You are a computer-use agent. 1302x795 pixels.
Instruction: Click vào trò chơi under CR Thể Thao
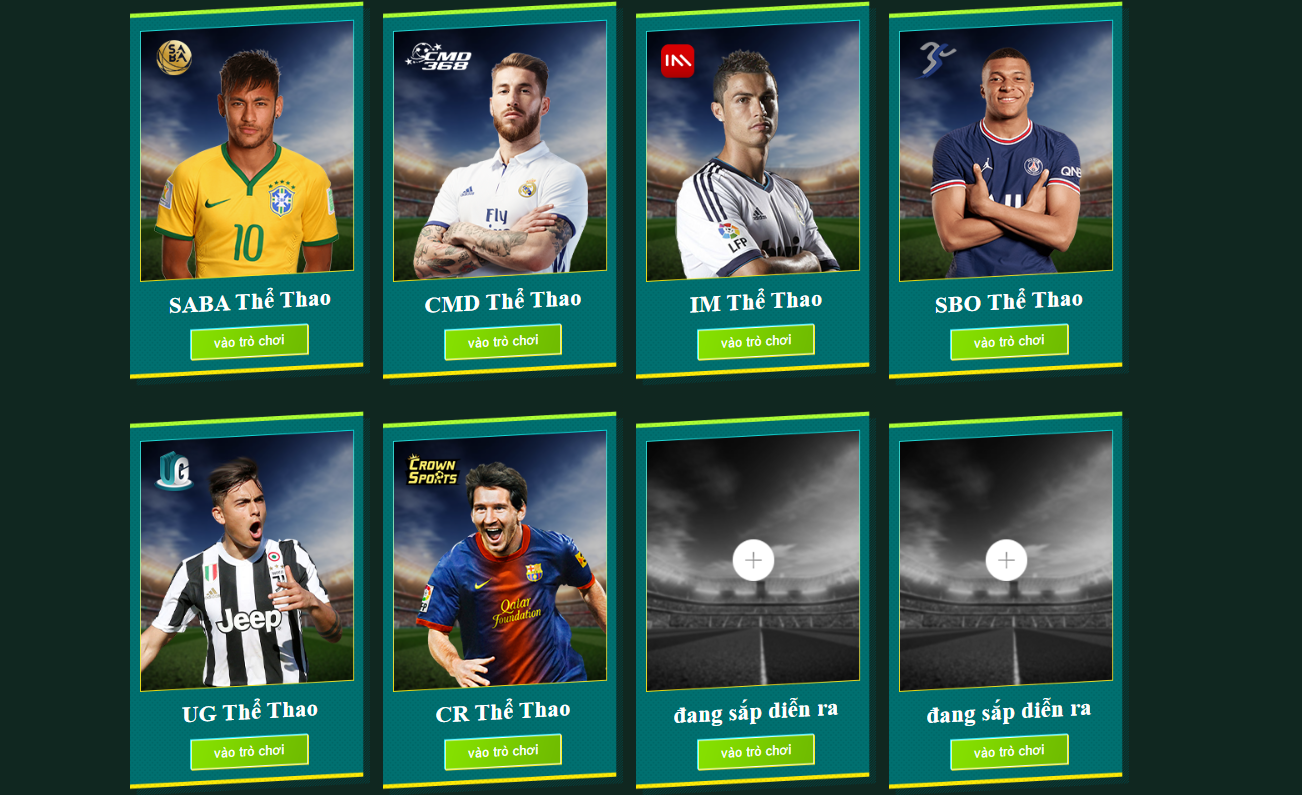502,750
